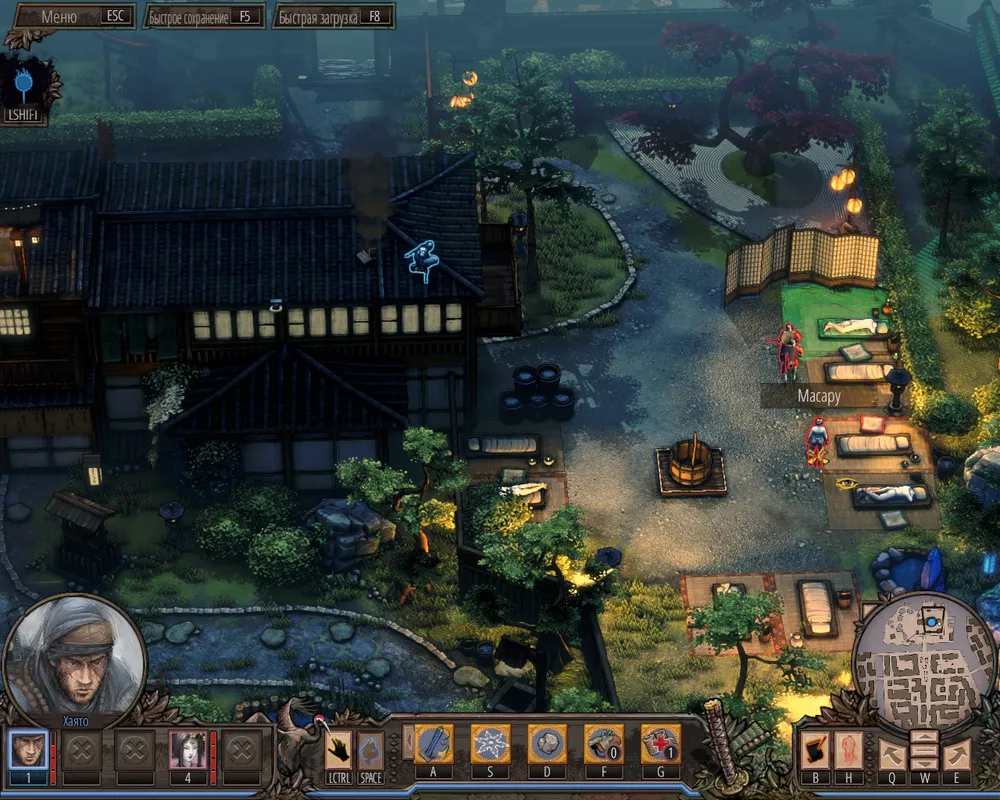The width and height of the screenshot is (1000, 800).
Task: Click Быстрая загрузка quick load button
Action: pyautogui.click(x=334, y=17)
